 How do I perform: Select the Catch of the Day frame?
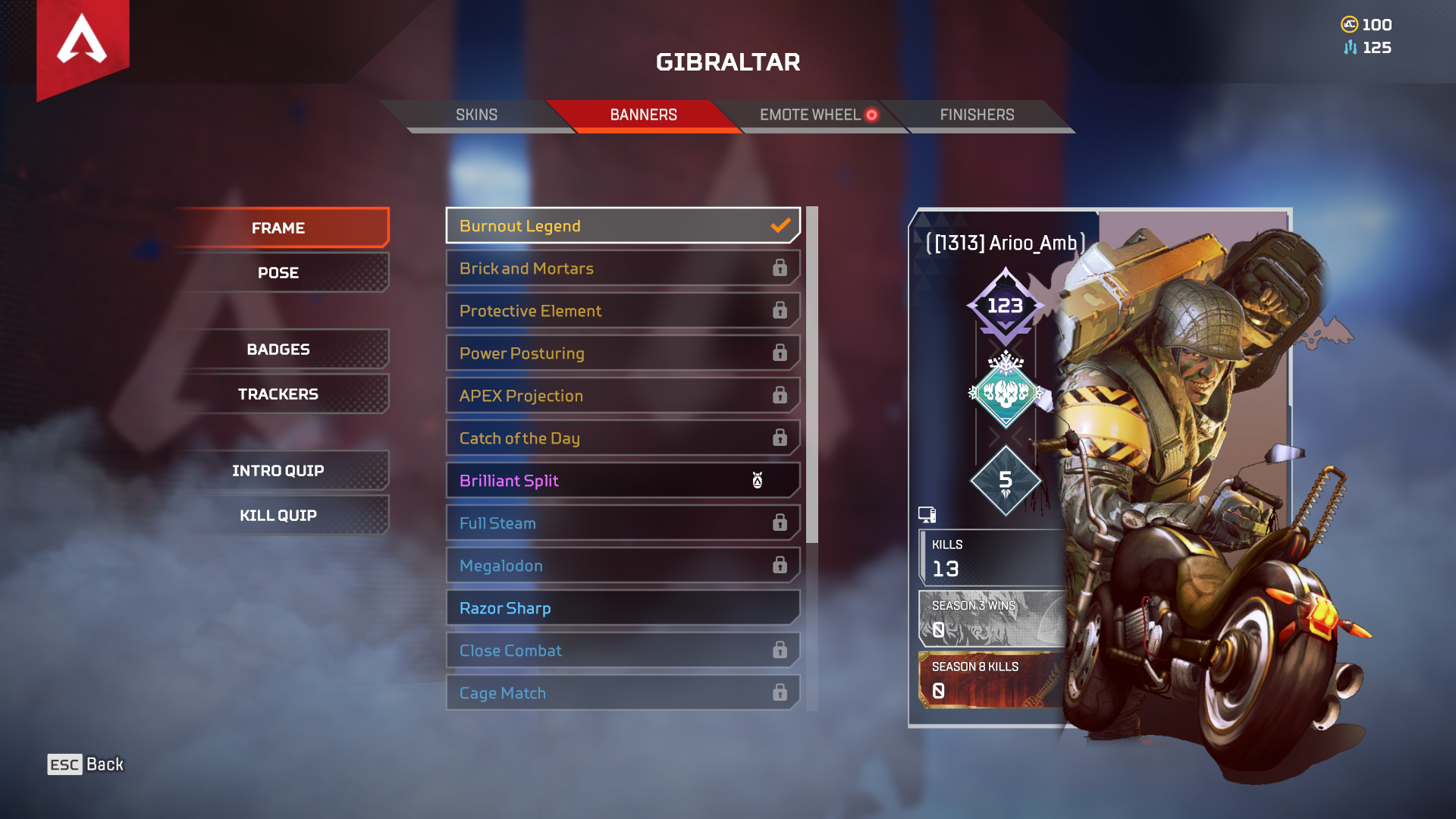coord(622,438)
